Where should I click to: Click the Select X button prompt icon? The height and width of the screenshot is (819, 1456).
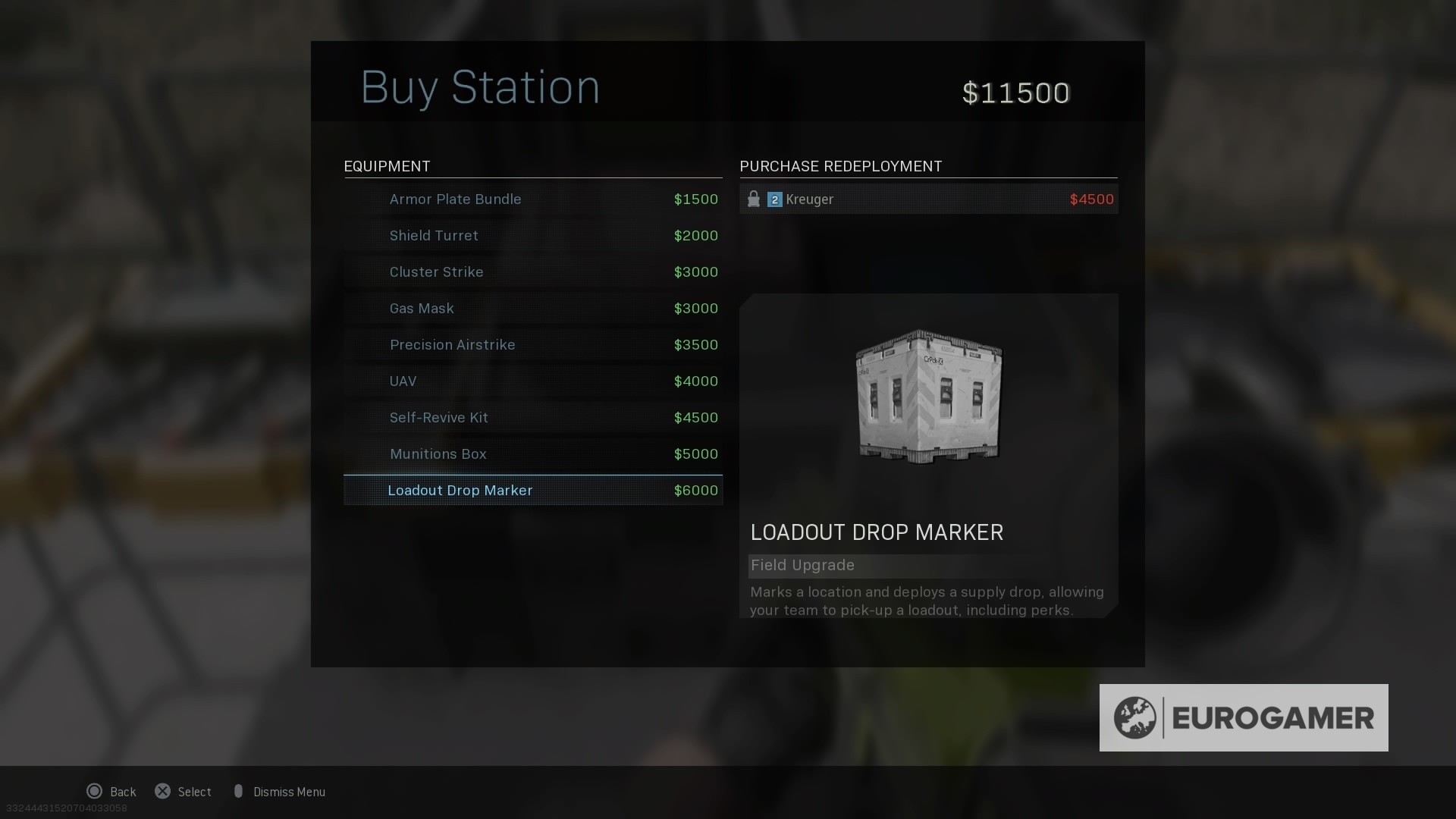click(162, 791)
